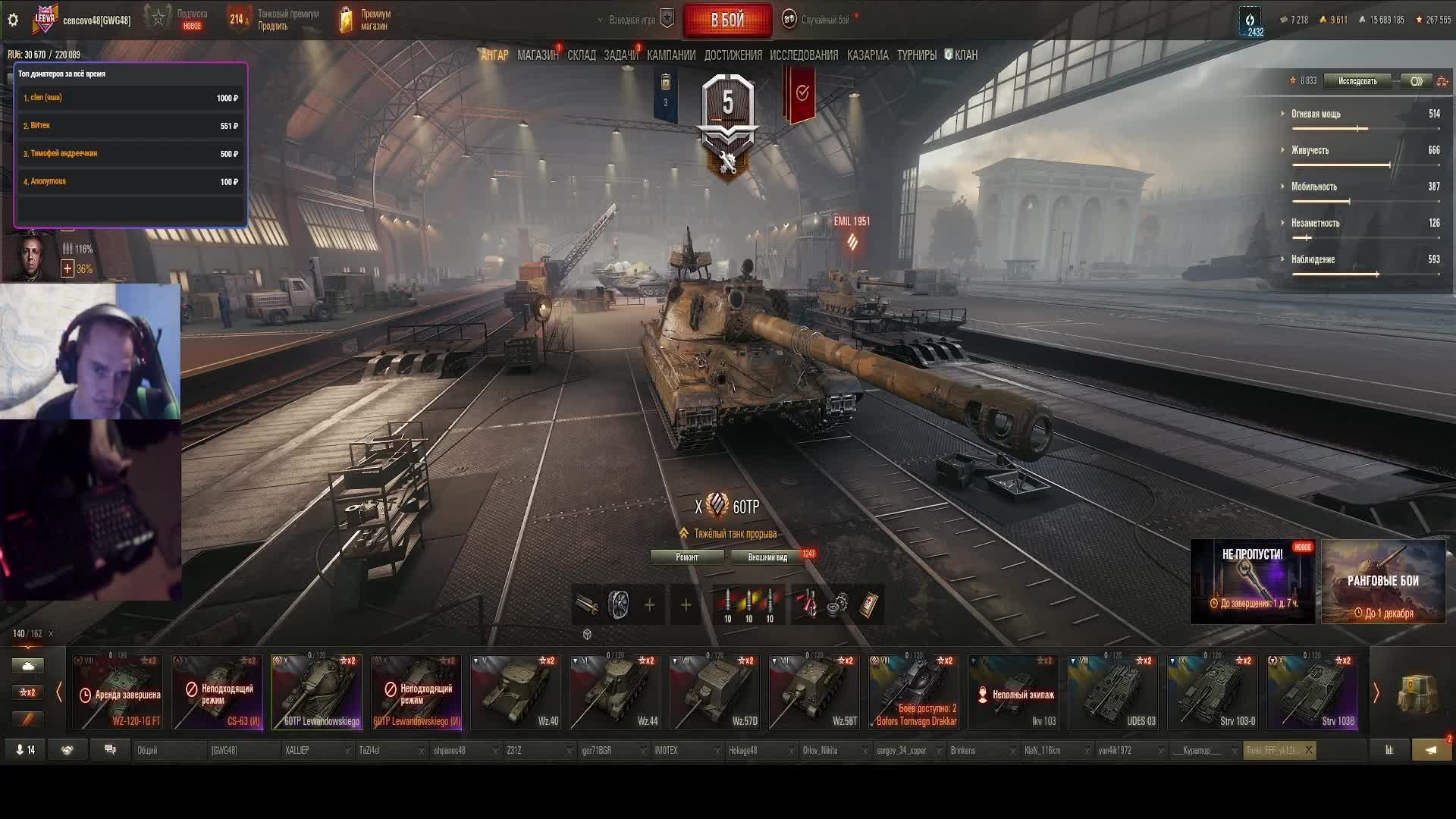Open the РАНГОВЫЕ БОИ ranked battles banner
This screenshot has width=1456, height=819.
pyautogui.click(x=1382, y=582)
